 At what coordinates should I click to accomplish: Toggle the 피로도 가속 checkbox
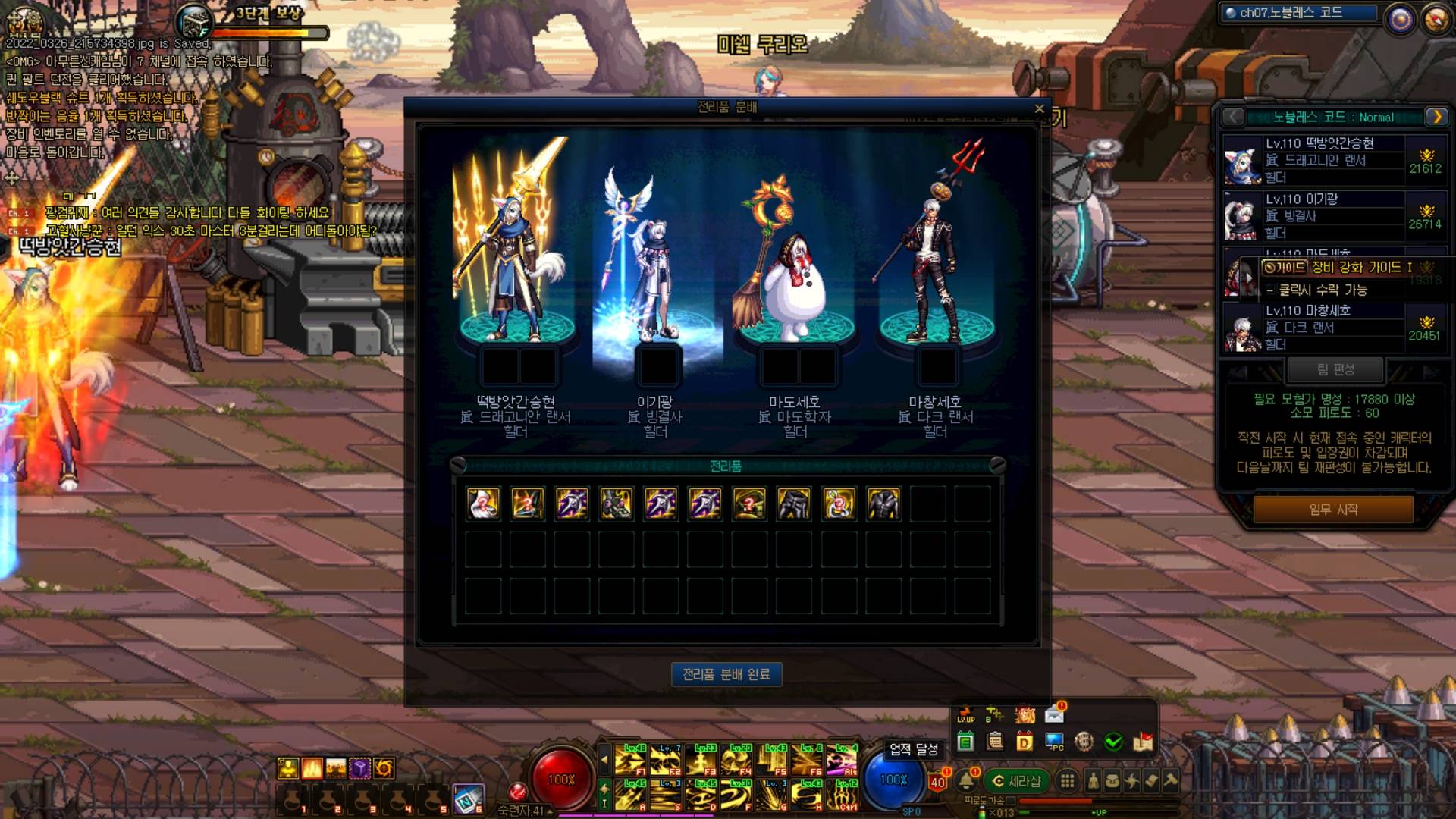(x=1010, y=801)
